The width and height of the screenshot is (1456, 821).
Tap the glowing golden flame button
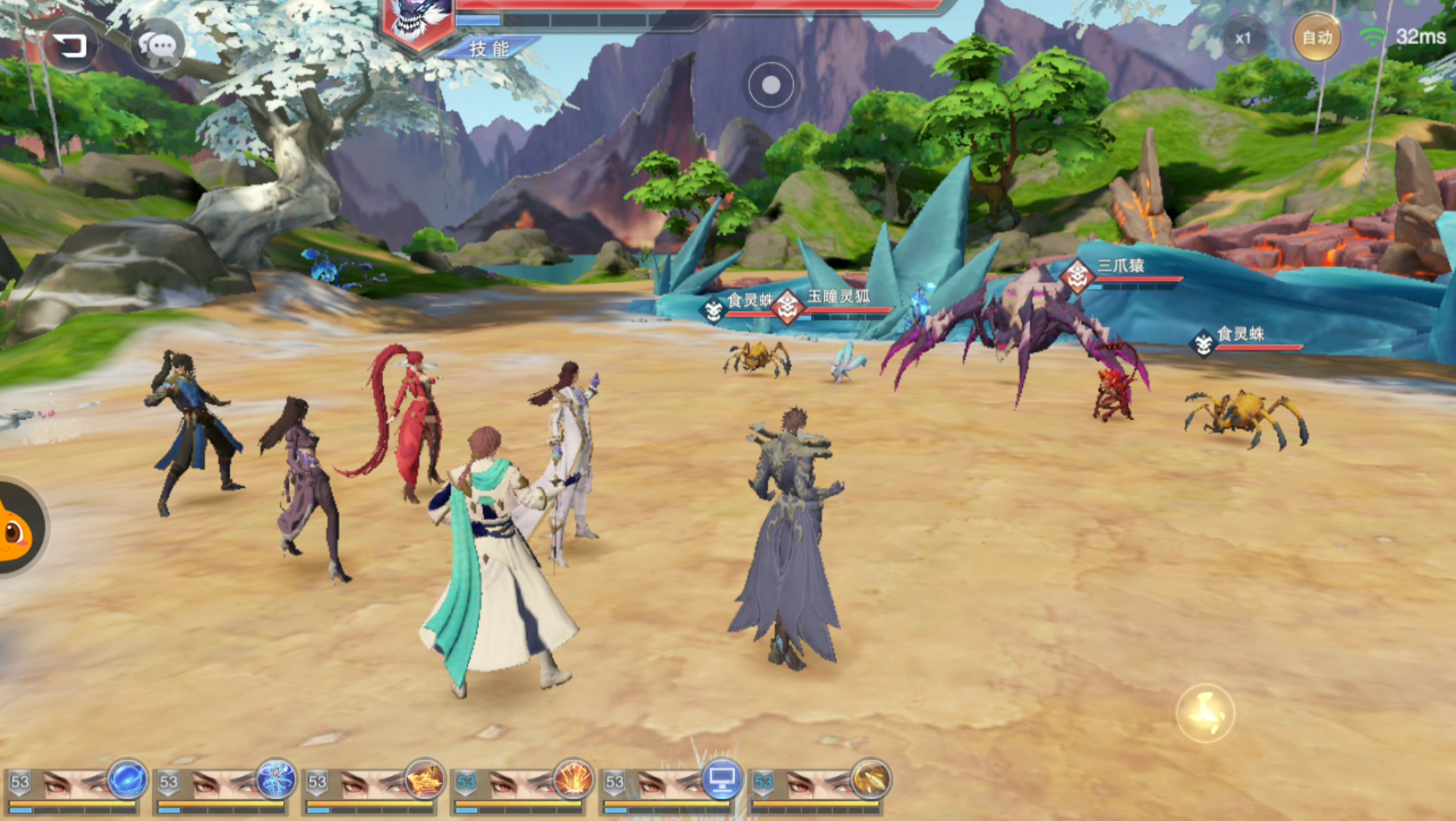(x=1205, y=713)
